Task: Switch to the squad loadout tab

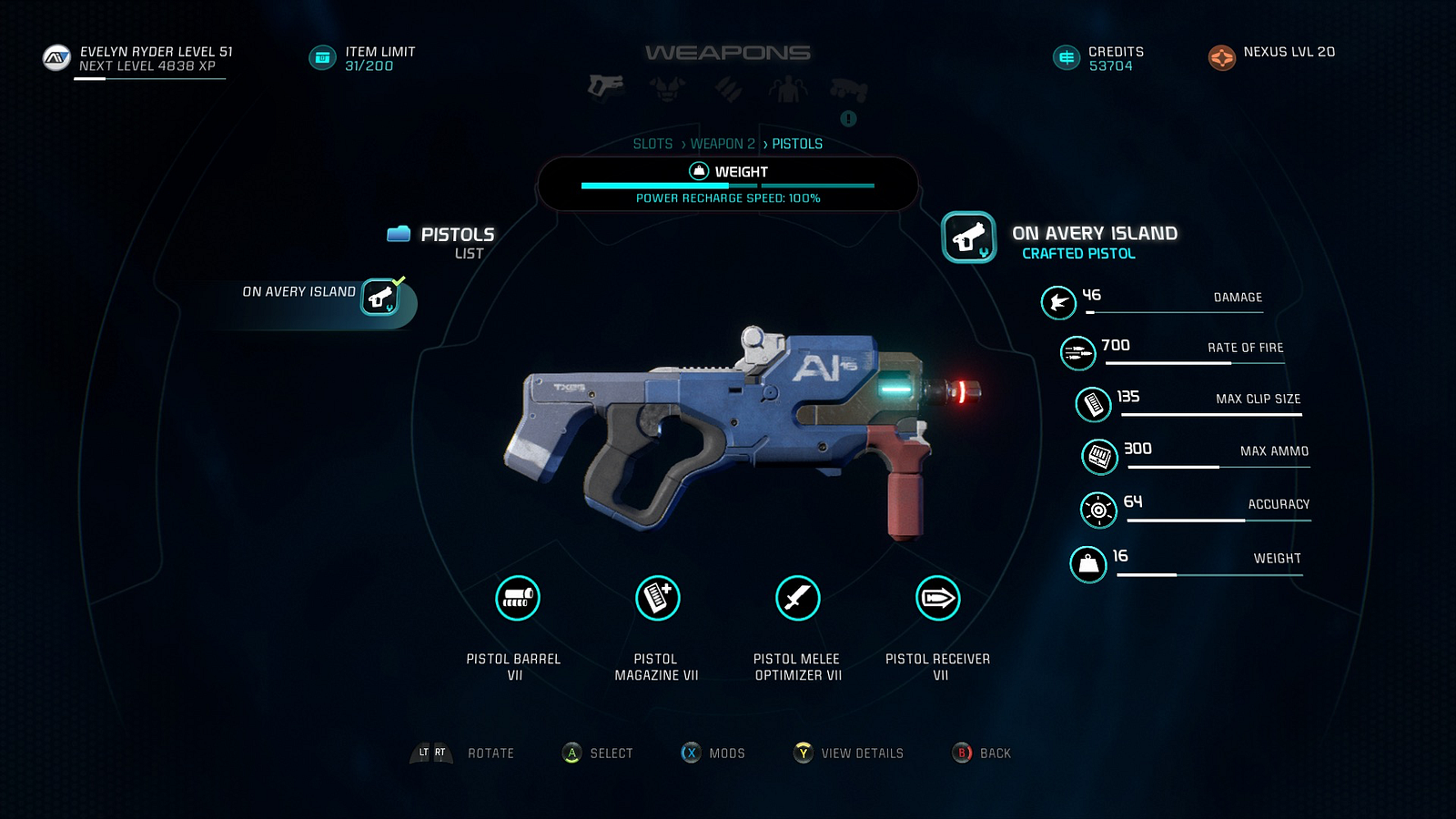Action: (787, 89)
